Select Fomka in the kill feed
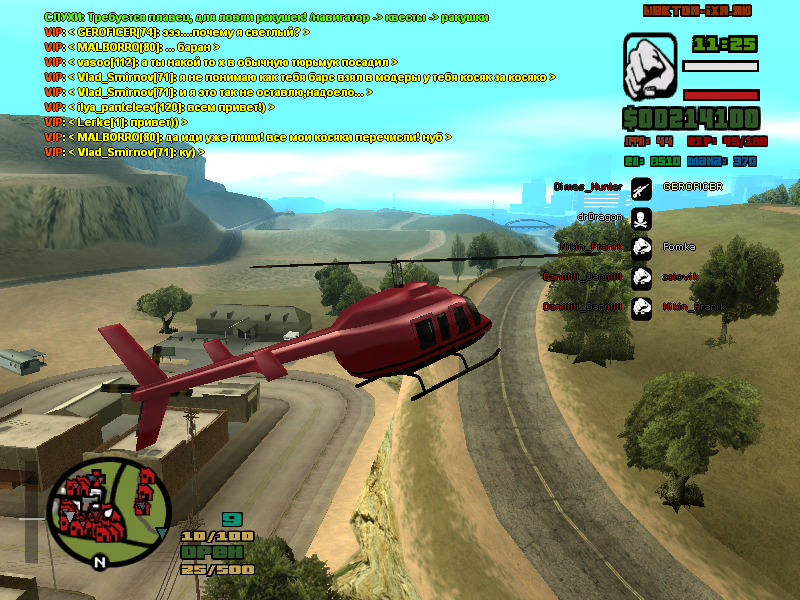800x600 pixels. (679, 246)
